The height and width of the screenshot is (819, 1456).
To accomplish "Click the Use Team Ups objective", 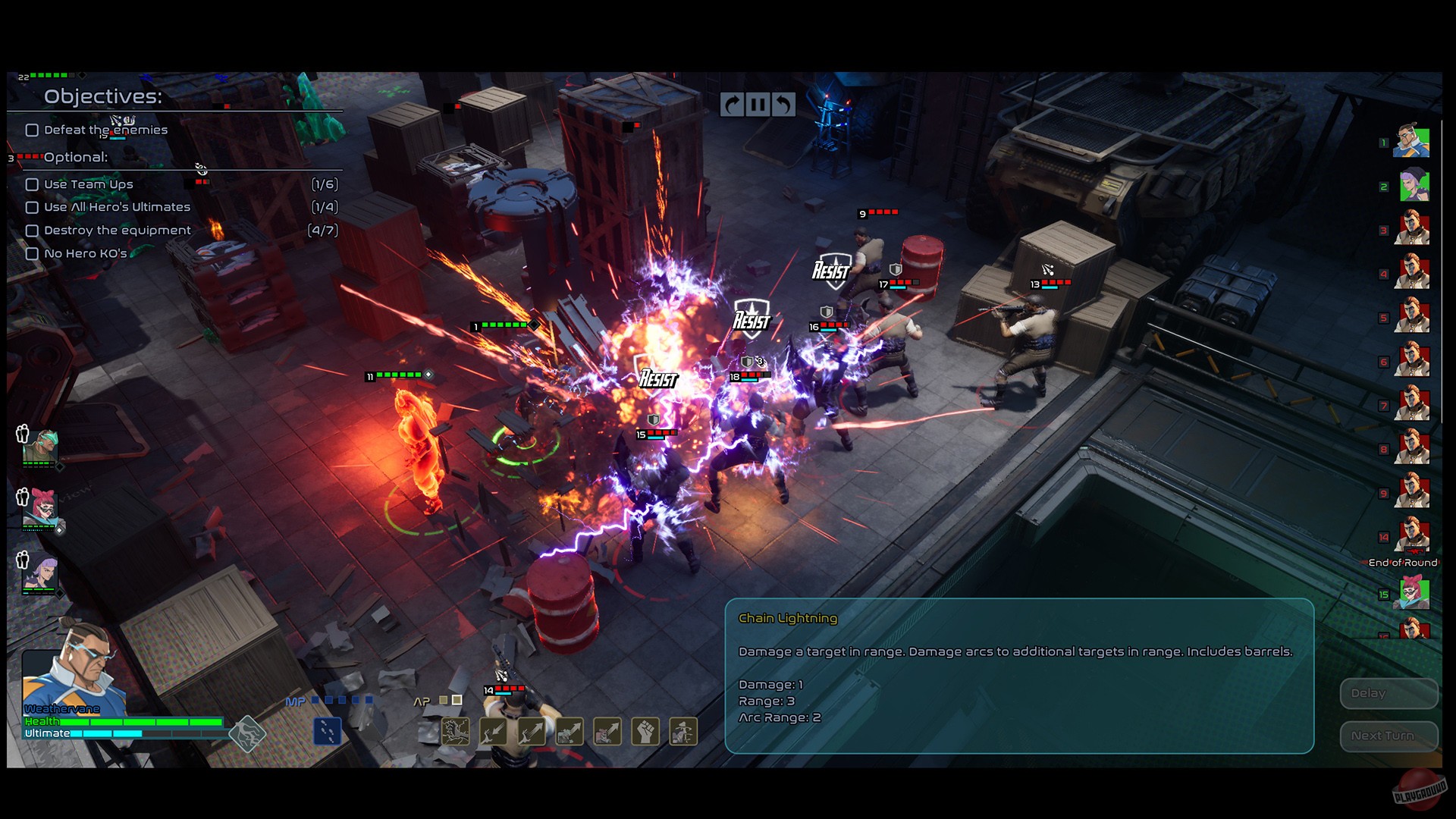I will (89, 184).
